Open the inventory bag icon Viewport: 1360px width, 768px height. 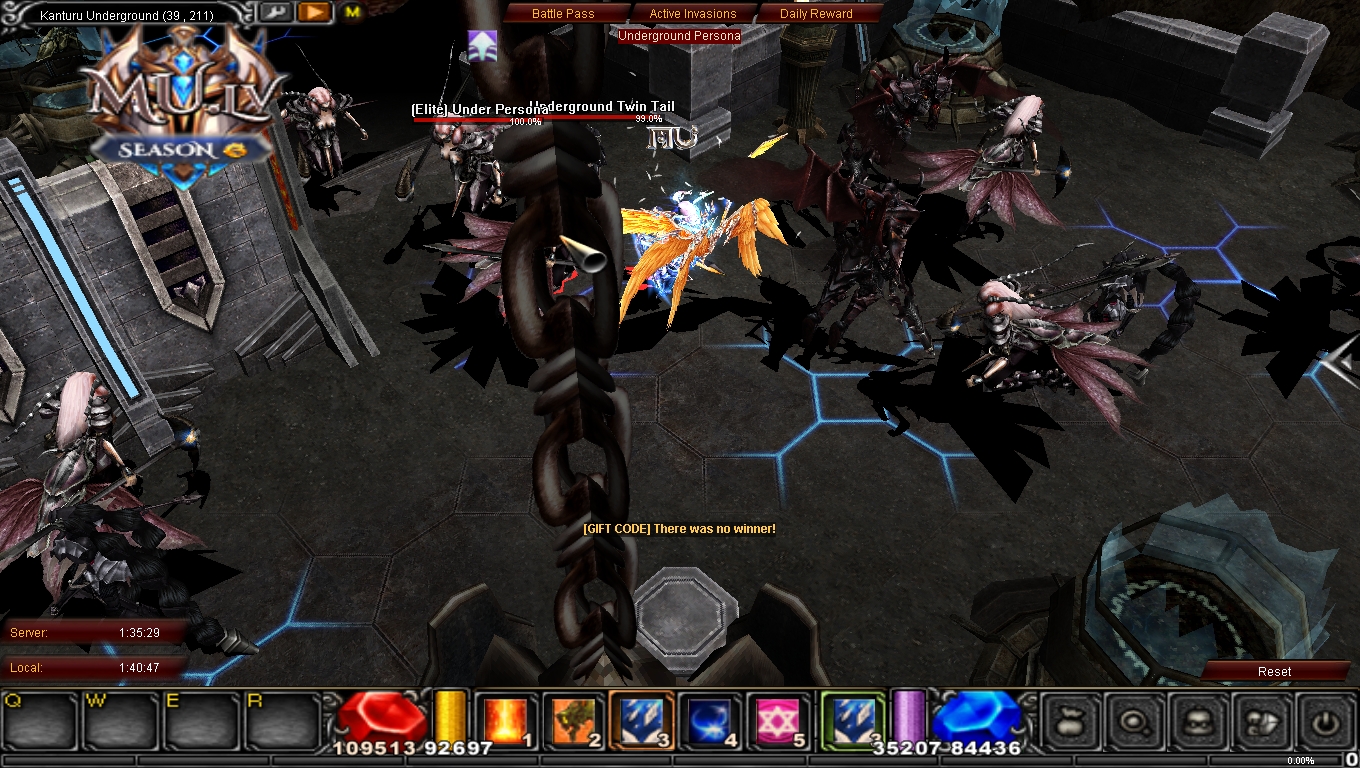click(x=1066, y=720)
